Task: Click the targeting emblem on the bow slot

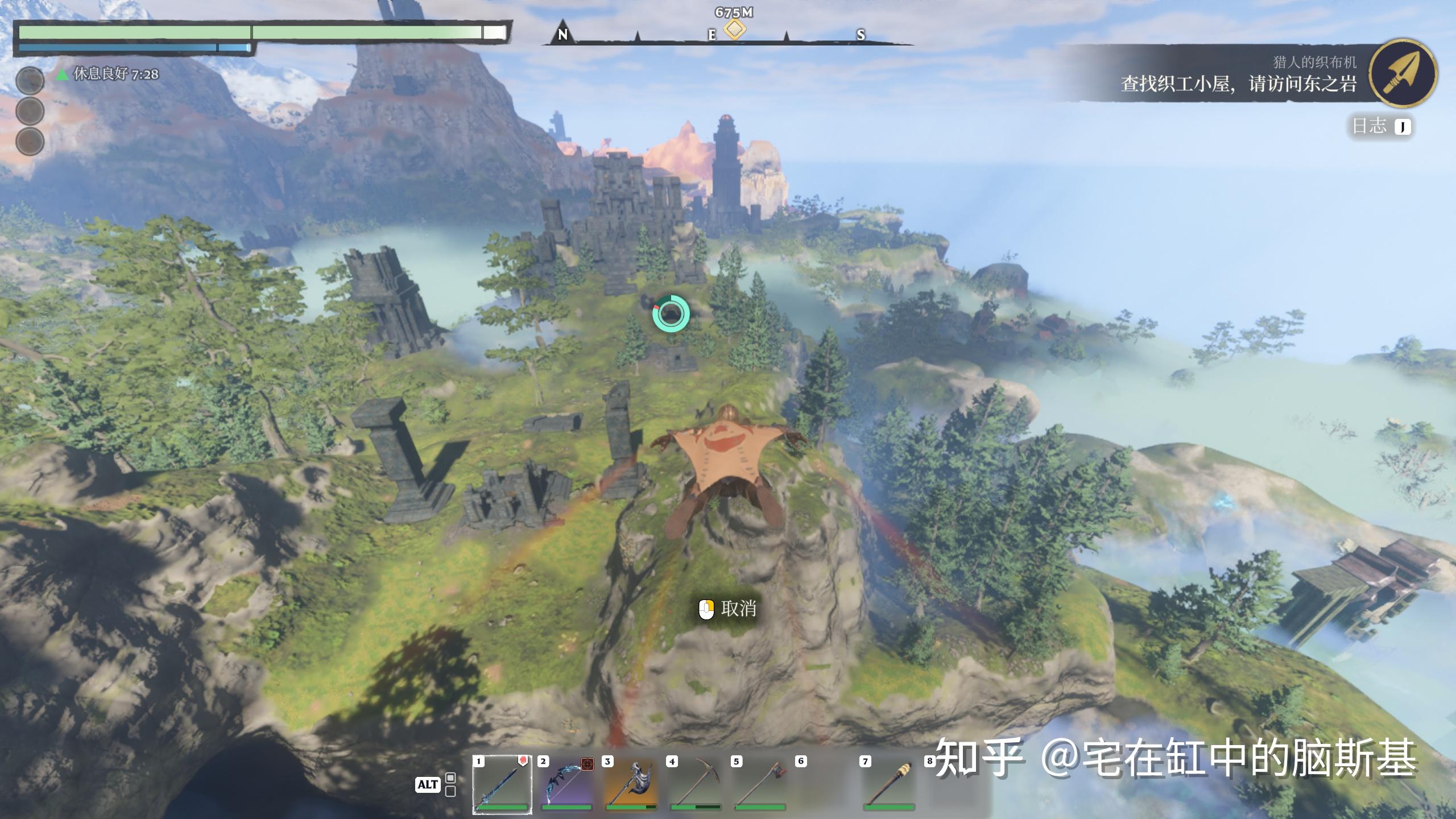Action: coord(589,765)
